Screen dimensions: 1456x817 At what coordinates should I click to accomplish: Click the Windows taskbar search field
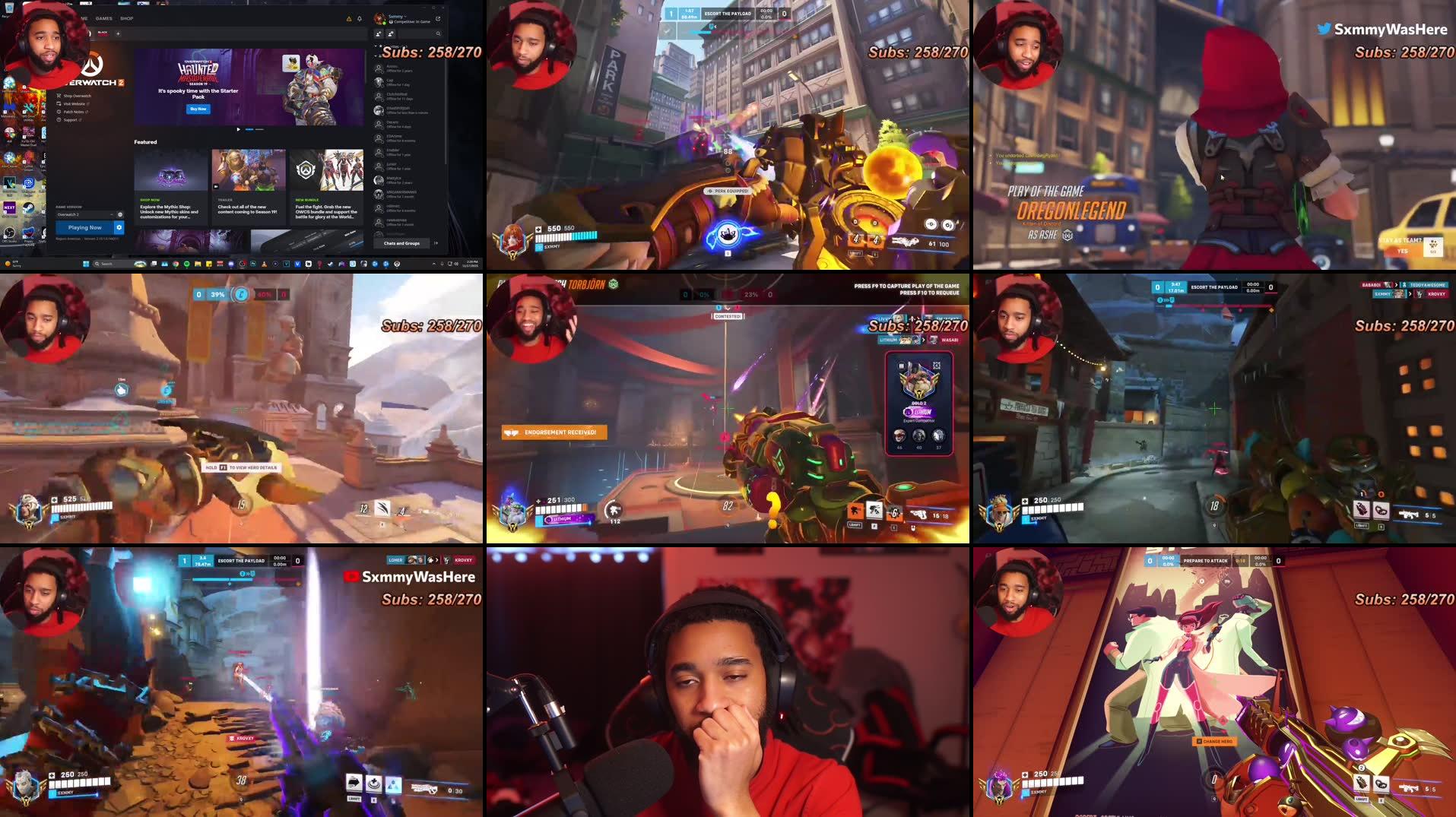pos(106,264)
